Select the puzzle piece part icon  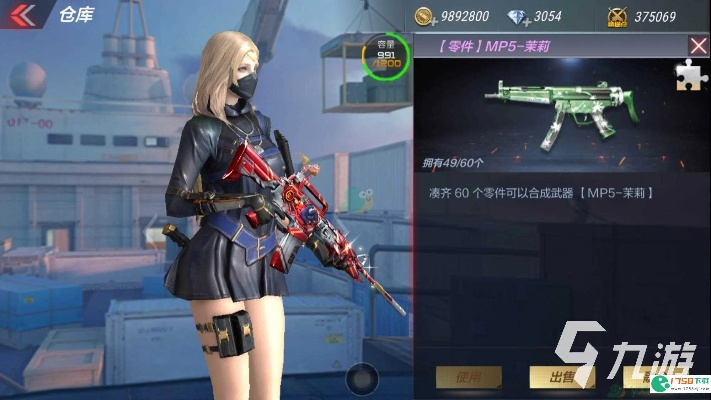(690, 76)
